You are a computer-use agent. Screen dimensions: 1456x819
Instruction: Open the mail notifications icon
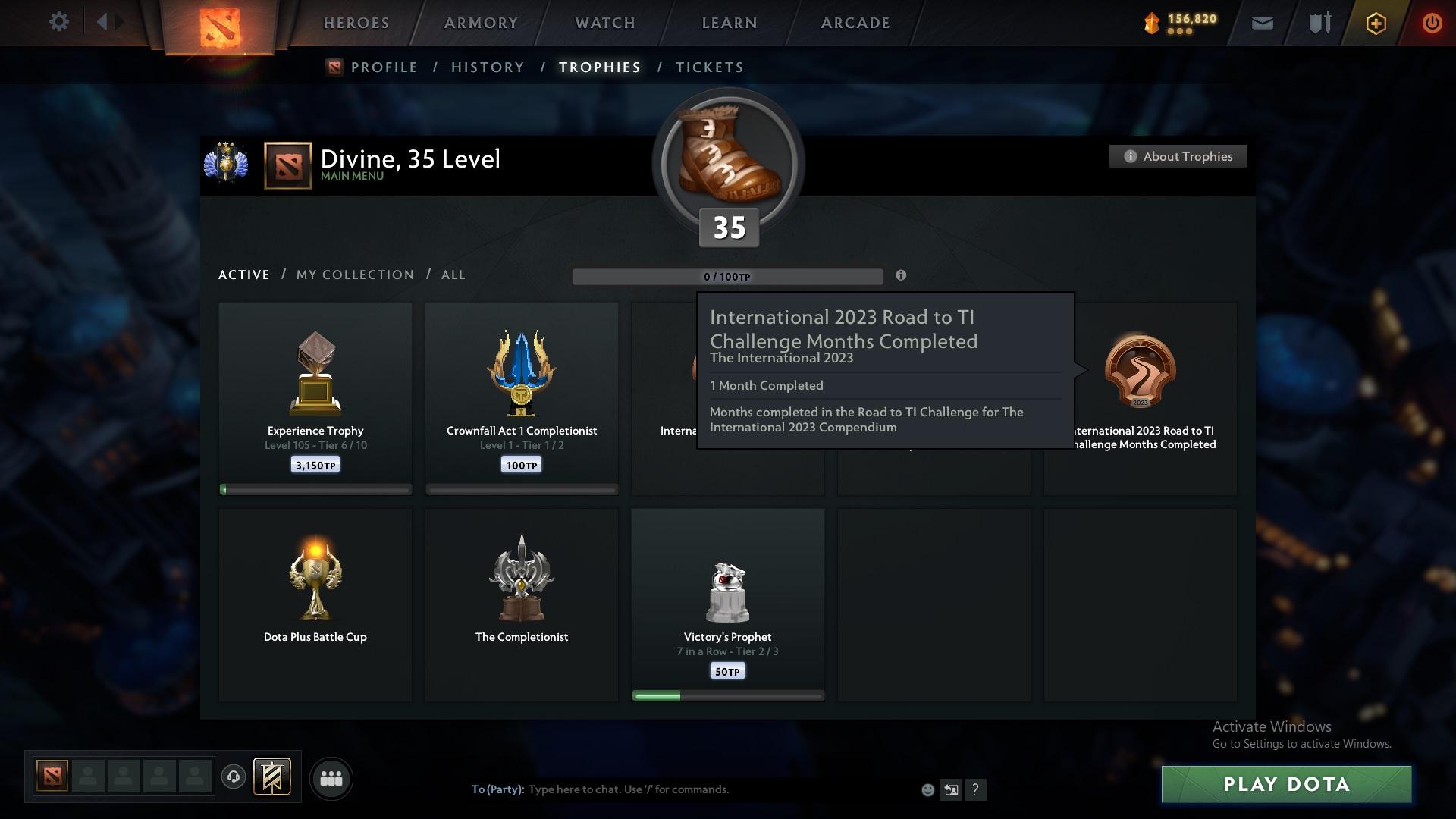coord(1261,22)
